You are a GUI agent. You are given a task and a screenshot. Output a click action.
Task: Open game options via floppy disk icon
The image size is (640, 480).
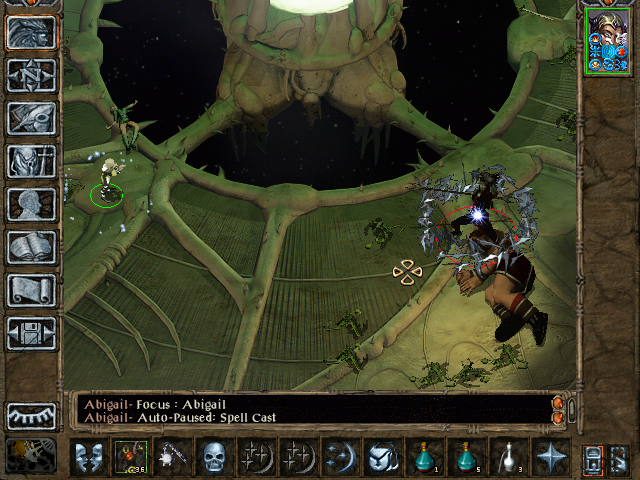(x=32, y=333)
